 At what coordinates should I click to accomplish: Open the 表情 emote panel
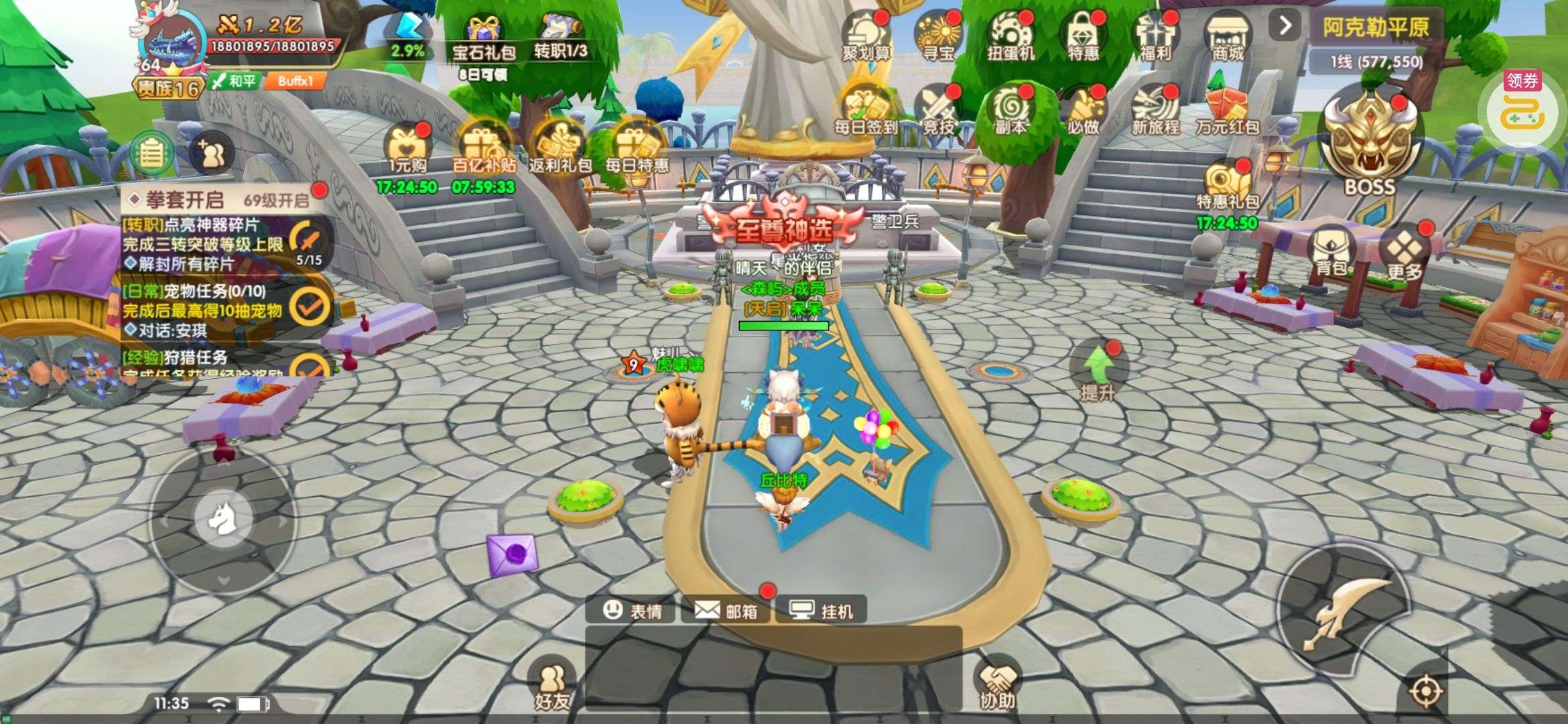tap(631, 610)
